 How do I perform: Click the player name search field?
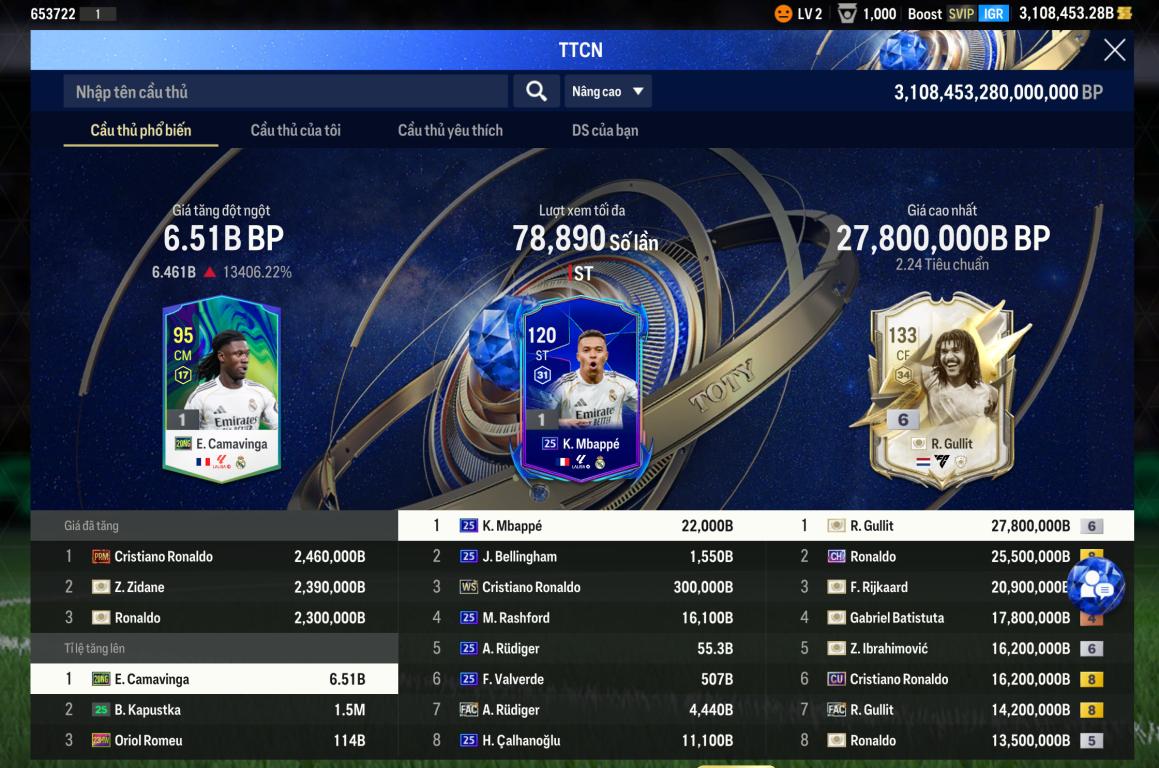pyautogui.click(x=286, y=92)
